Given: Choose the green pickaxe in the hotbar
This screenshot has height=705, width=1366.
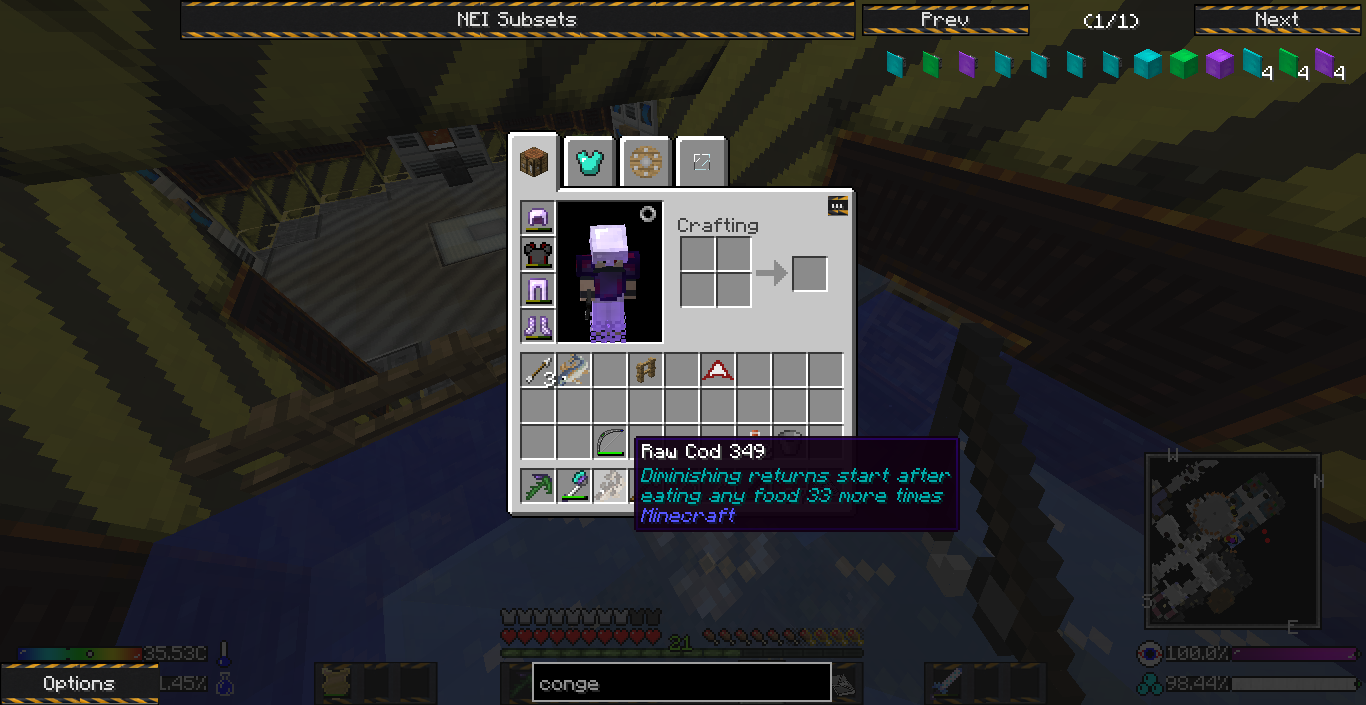Looking at the screenshot, I should coord(538,486).
